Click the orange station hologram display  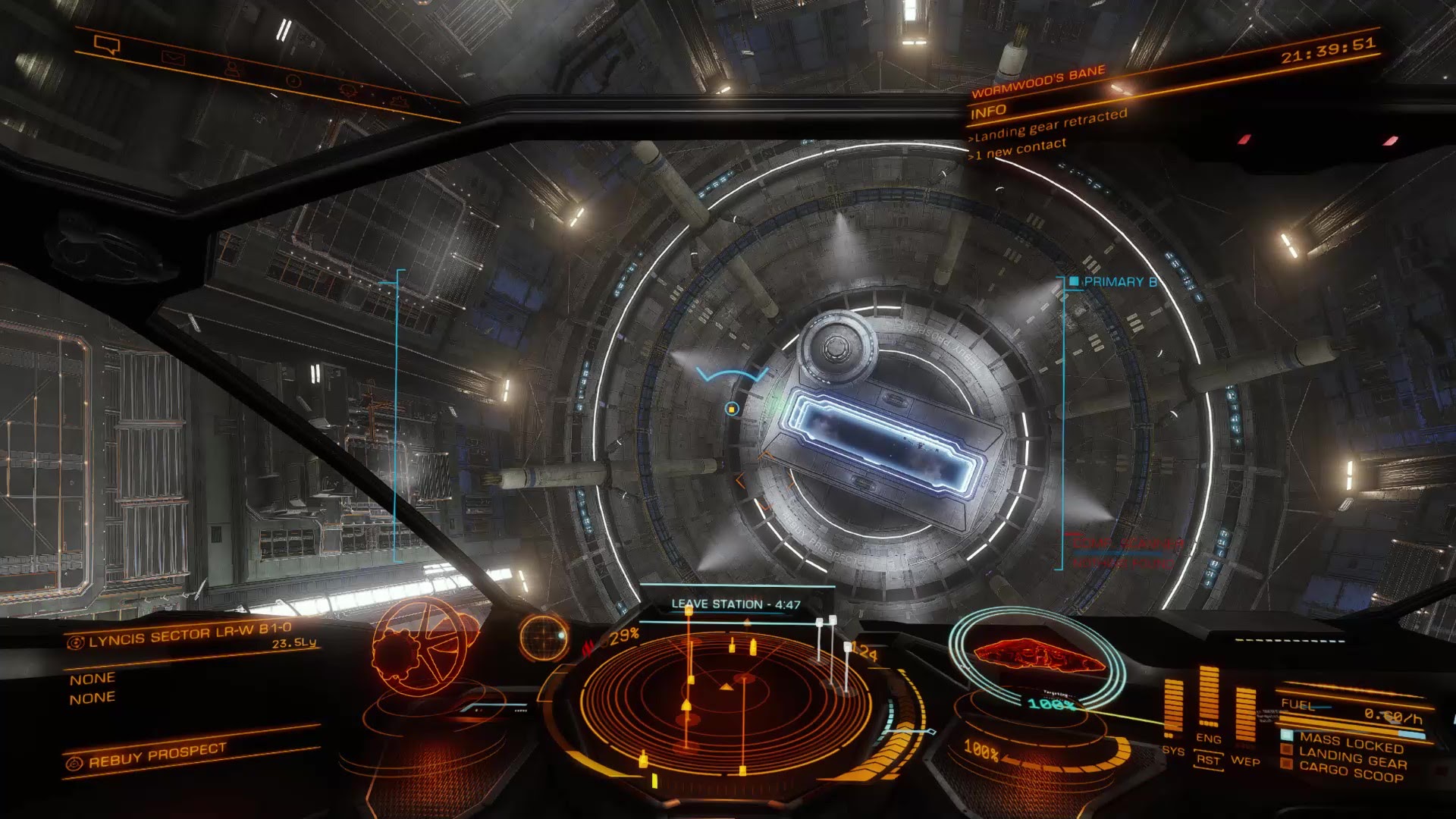coord(421,645)
